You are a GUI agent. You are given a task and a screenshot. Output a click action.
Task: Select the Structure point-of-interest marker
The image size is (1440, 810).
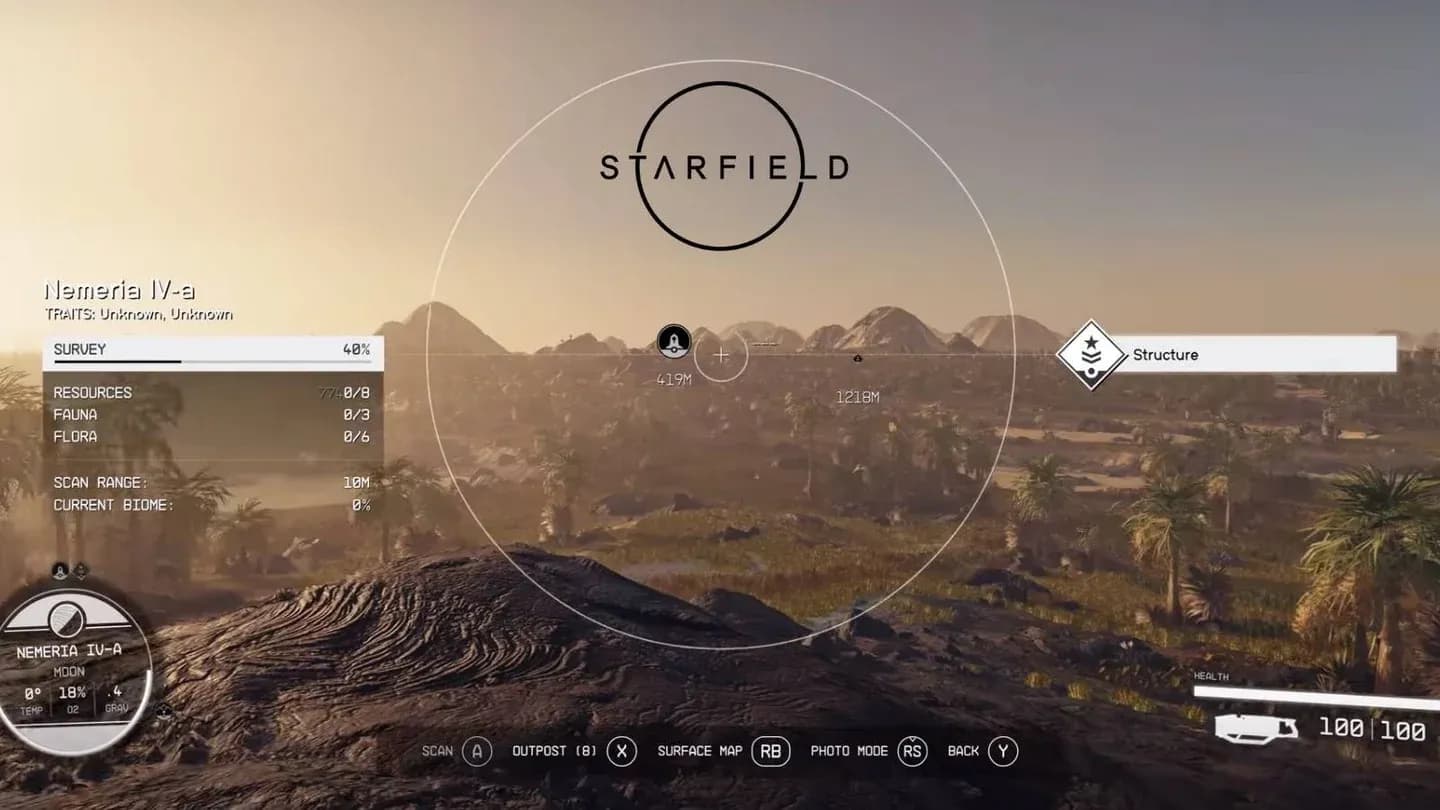1092,355
